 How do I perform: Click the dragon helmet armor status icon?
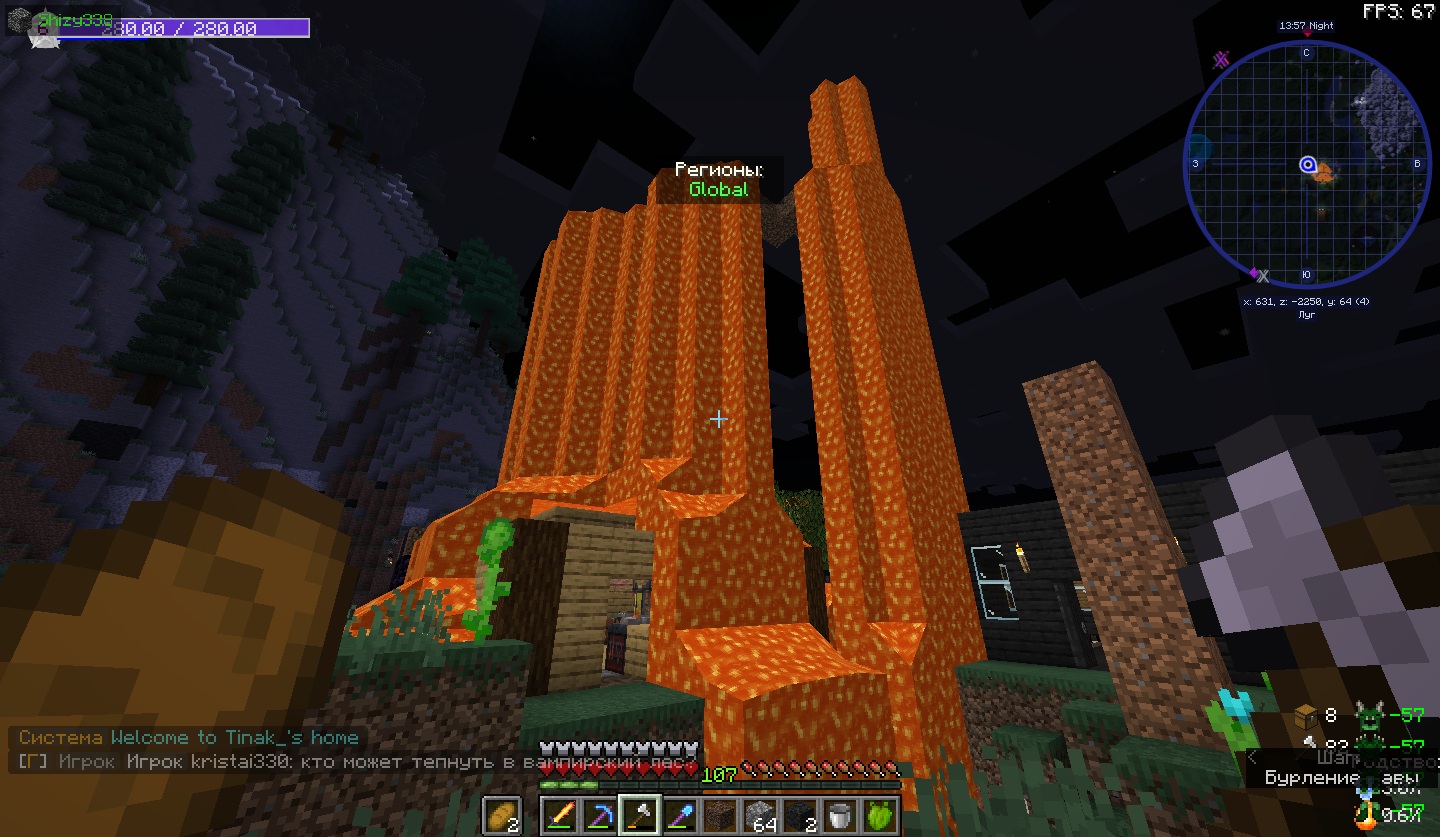point(1370,715)
